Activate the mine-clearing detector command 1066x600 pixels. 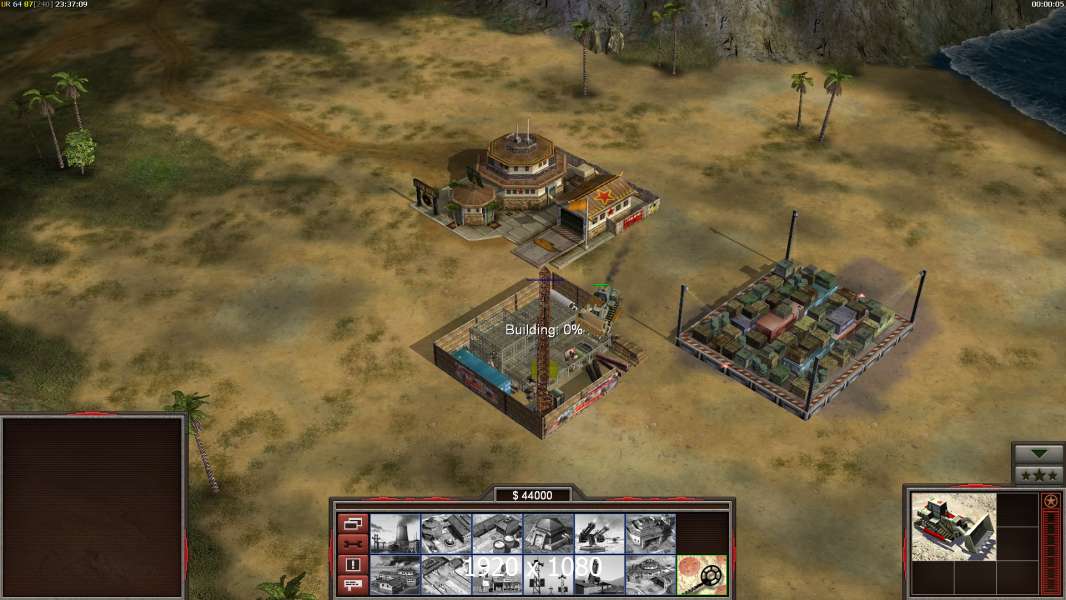pyautogui.click(x=701, y=574)
